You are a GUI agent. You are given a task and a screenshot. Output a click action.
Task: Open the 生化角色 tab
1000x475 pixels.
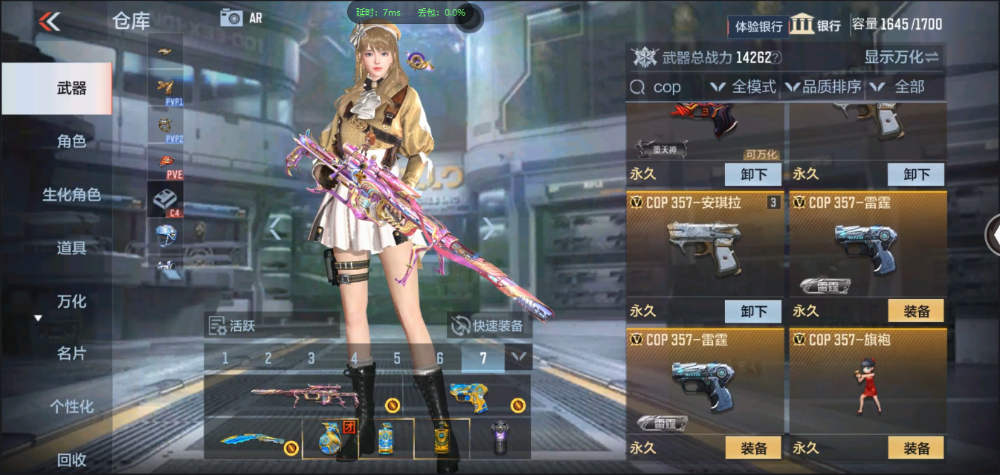click(70, 195)
